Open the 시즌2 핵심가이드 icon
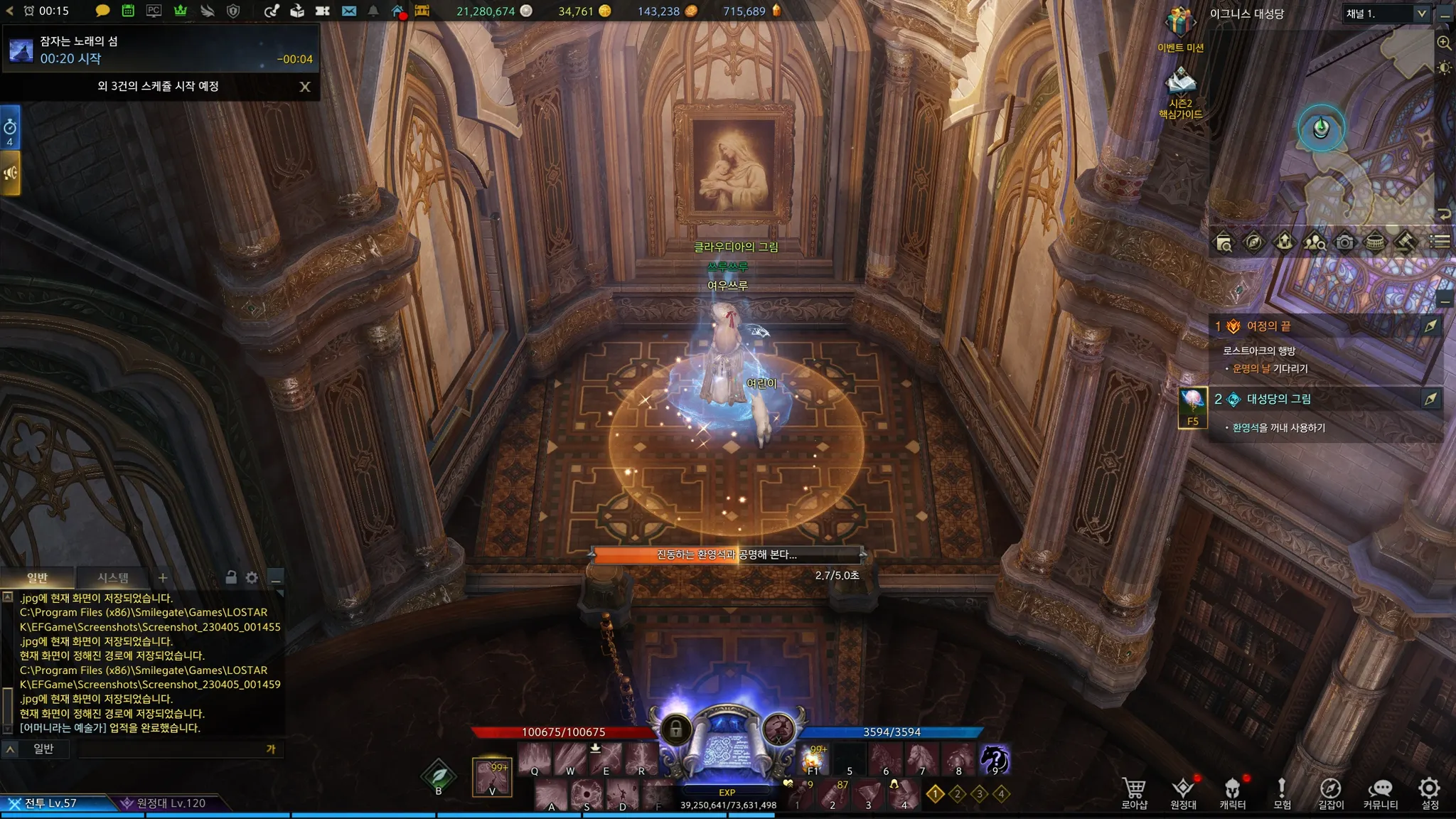 [1180, 85]
